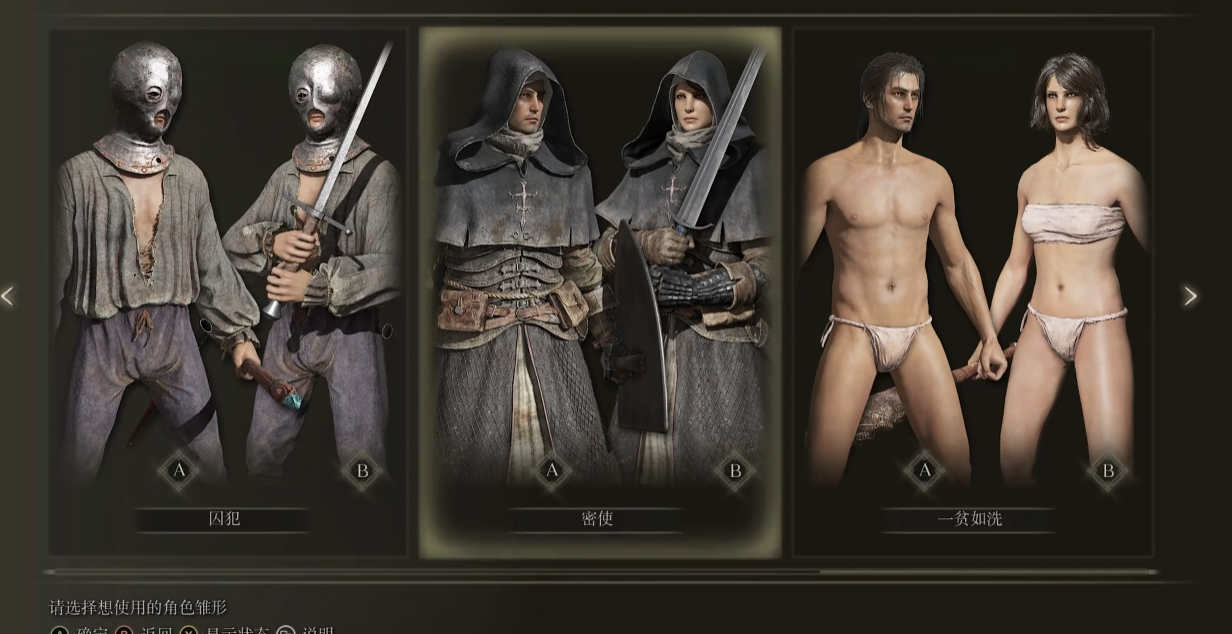Pick the 一贫如洗 (Wretch) origin card

click(x=972, y=290)
